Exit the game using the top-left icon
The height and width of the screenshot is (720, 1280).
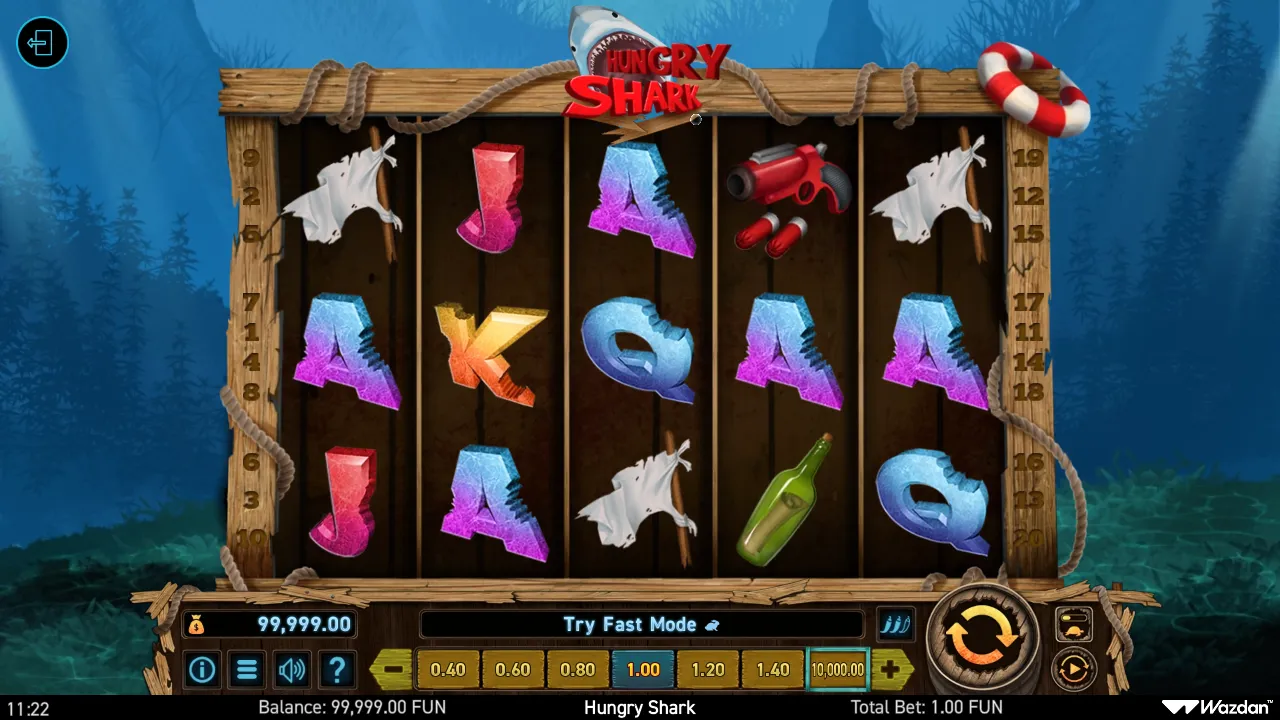point(42,43)
